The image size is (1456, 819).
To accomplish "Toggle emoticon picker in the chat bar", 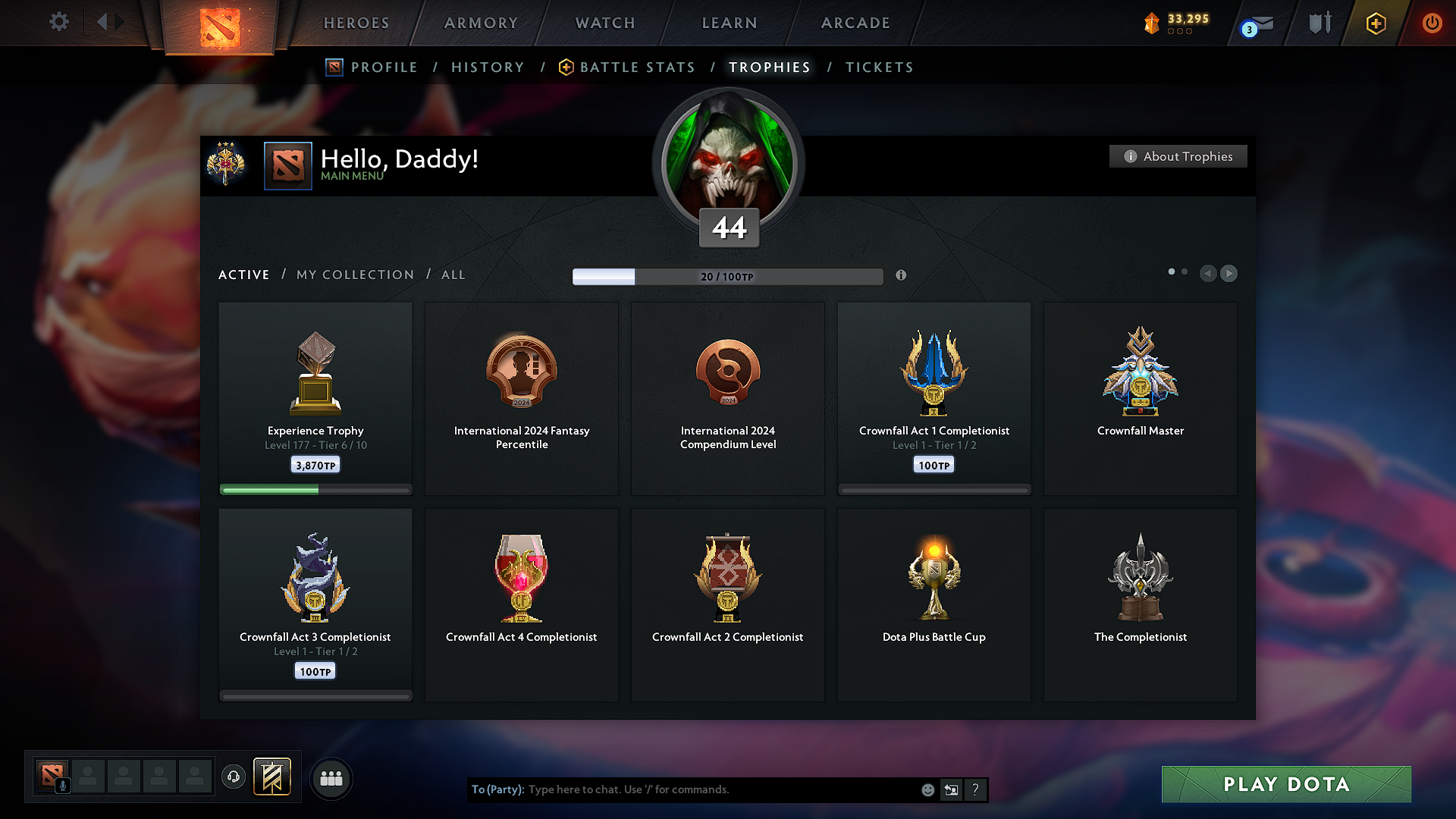I will 927,789.
